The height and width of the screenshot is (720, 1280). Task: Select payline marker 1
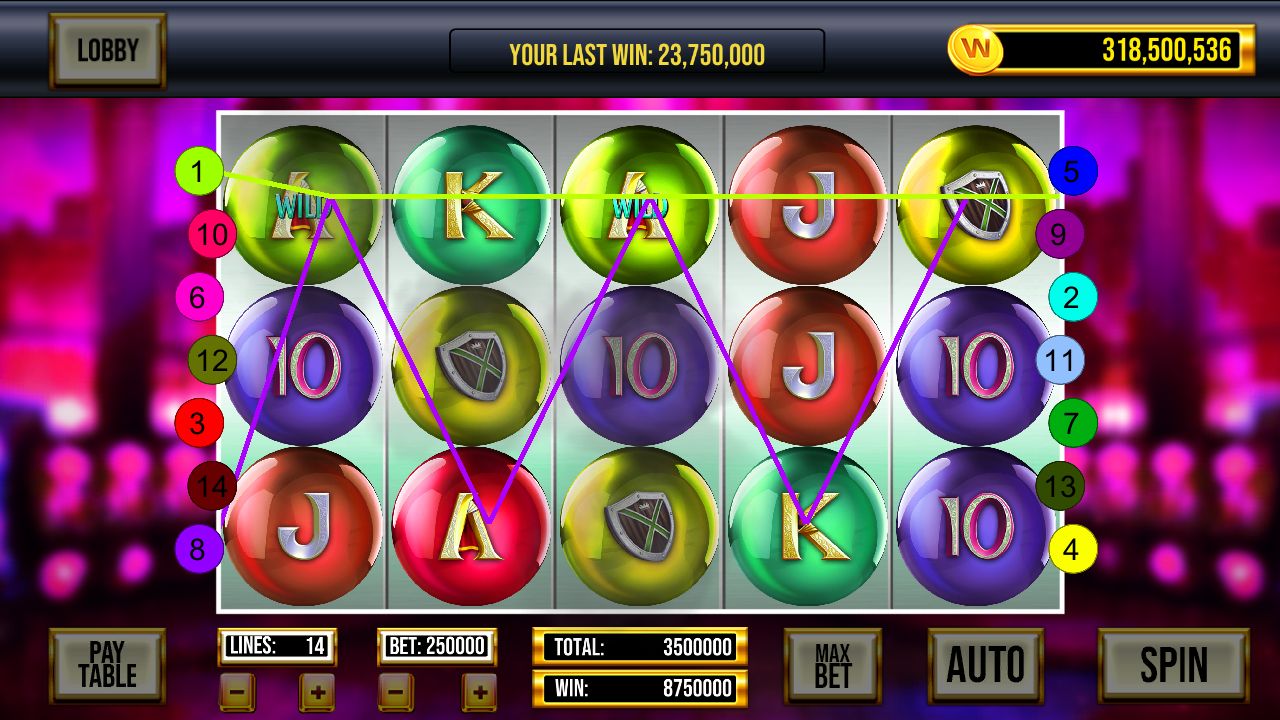198,172
